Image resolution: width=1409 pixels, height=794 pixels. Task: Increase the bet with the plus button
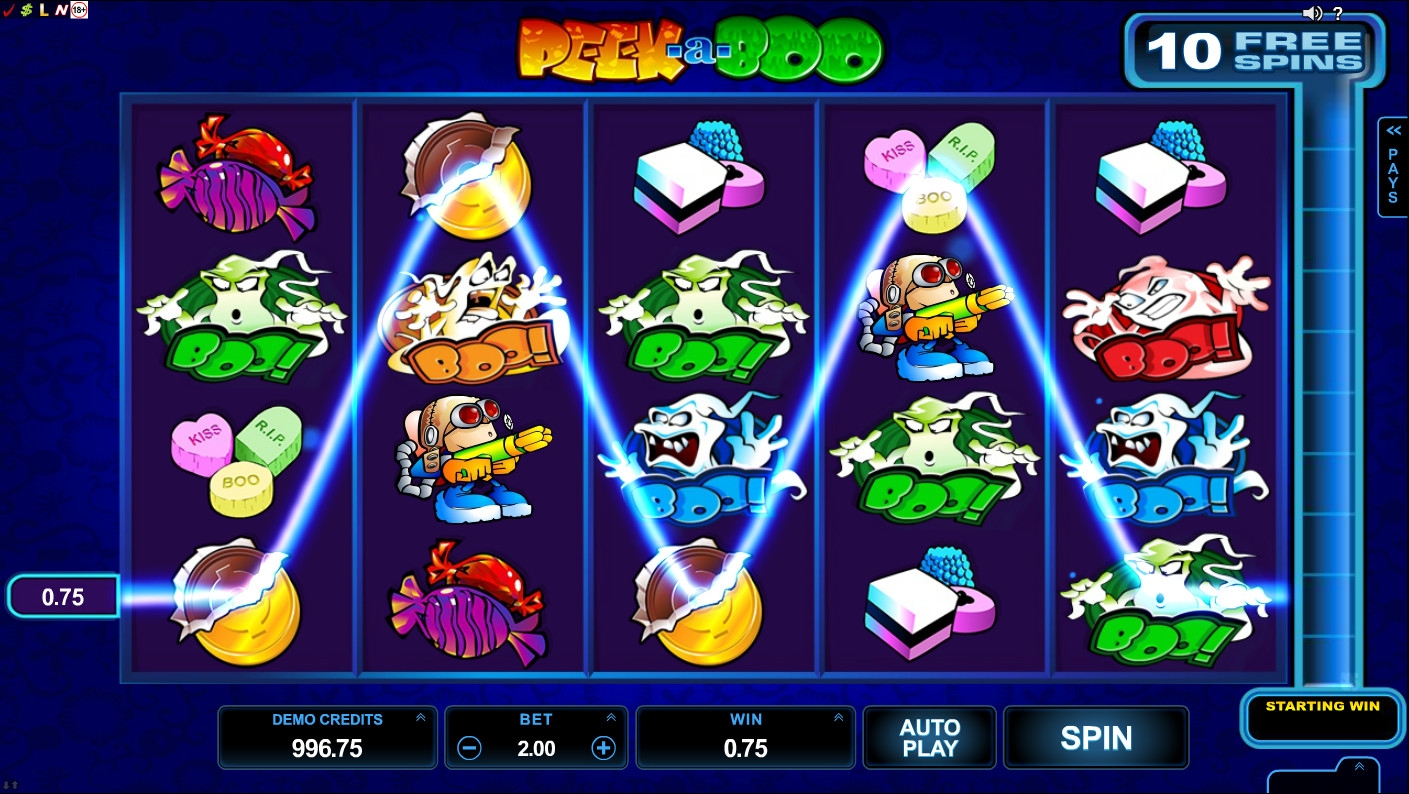point(603,748)
